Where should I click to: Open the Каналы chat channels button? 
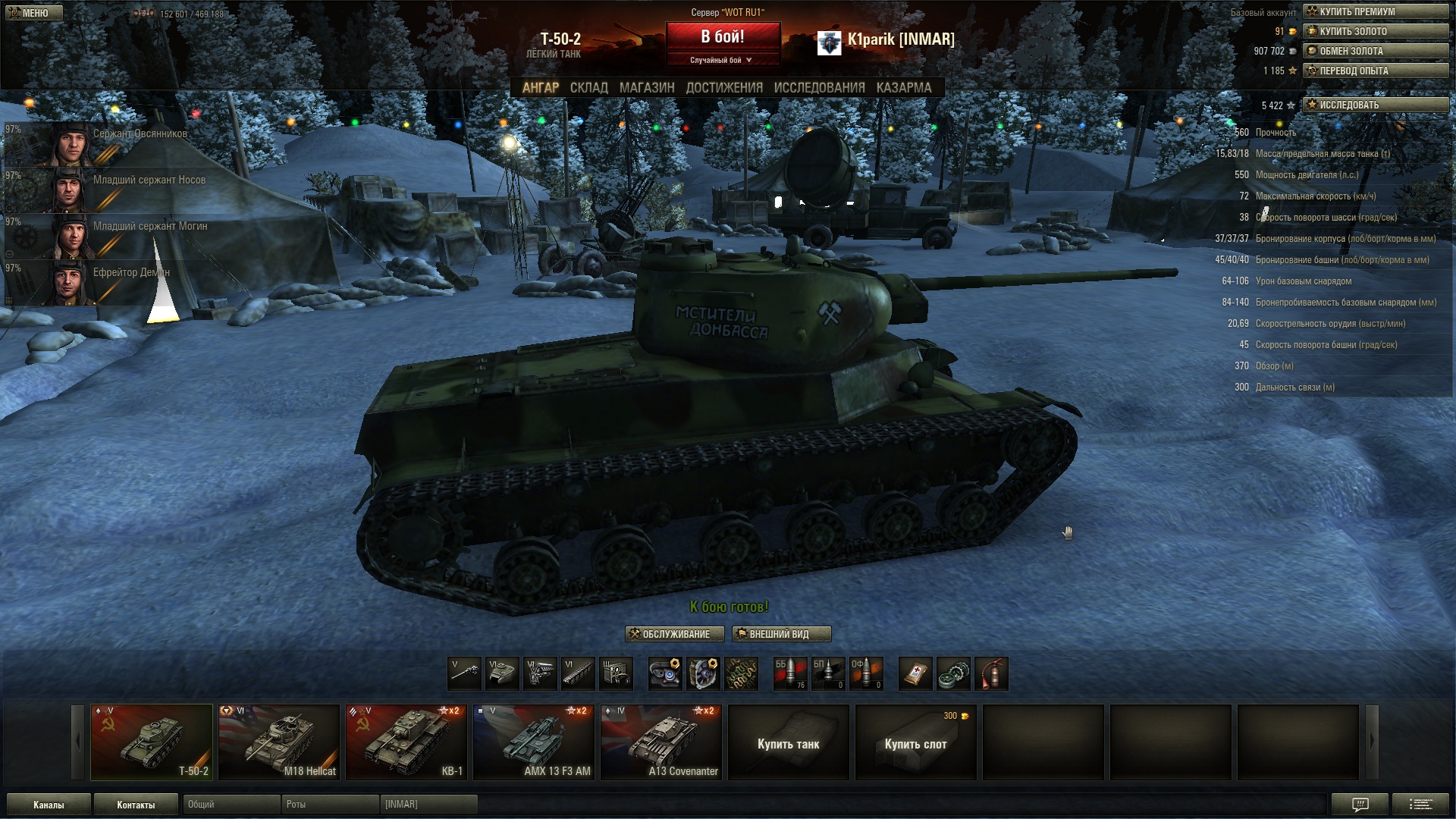click(x=49, y=805)
